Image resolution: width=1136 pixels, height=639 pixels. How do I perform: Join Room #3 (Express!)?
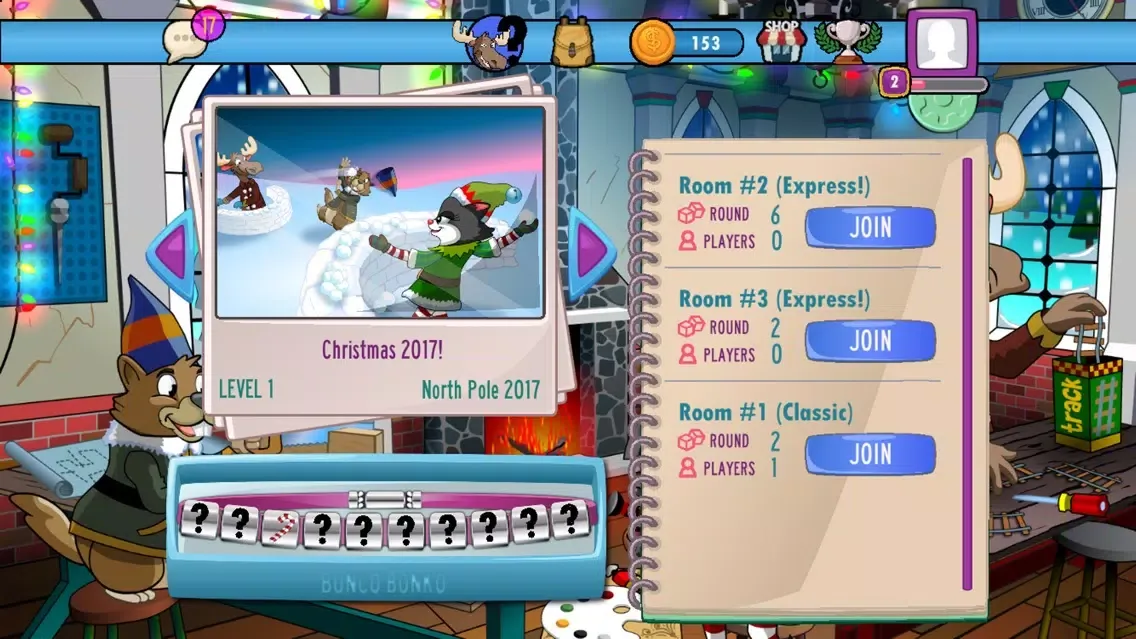870,341
